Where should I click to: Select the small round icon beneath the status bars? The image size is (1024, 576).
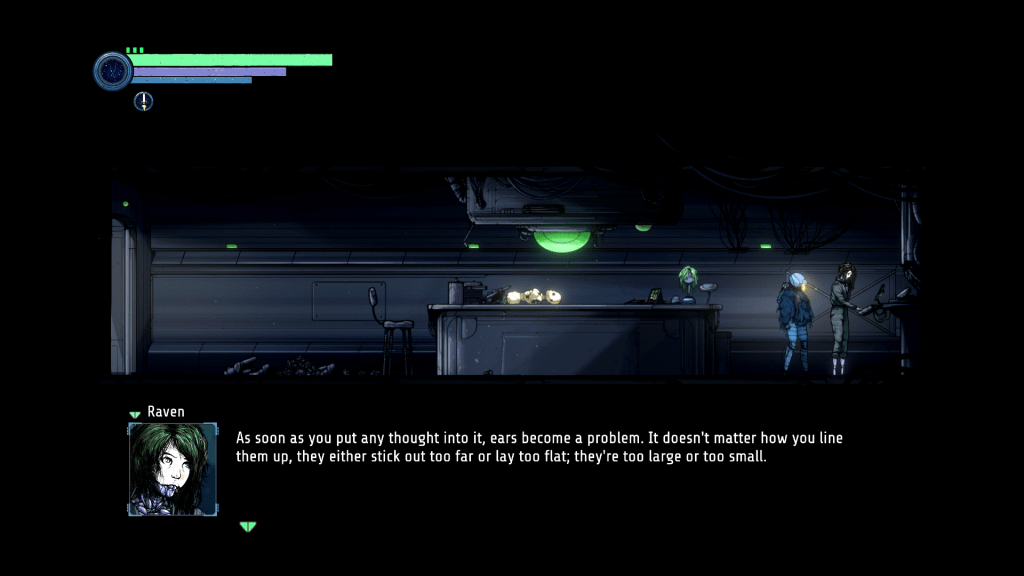144,100
